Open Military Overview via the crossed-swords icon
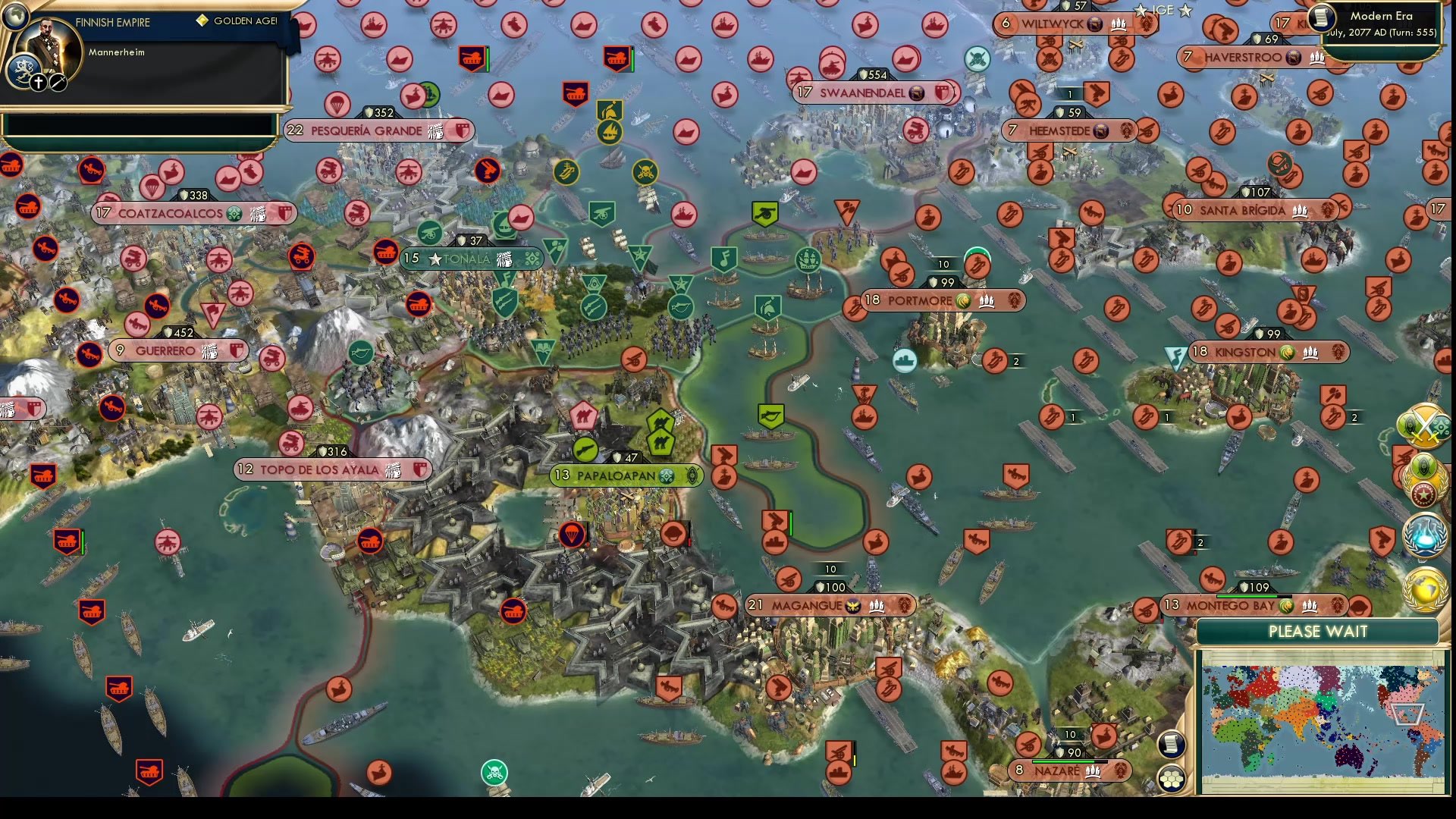The image size is (1456, 819). tap(1424, 426)
